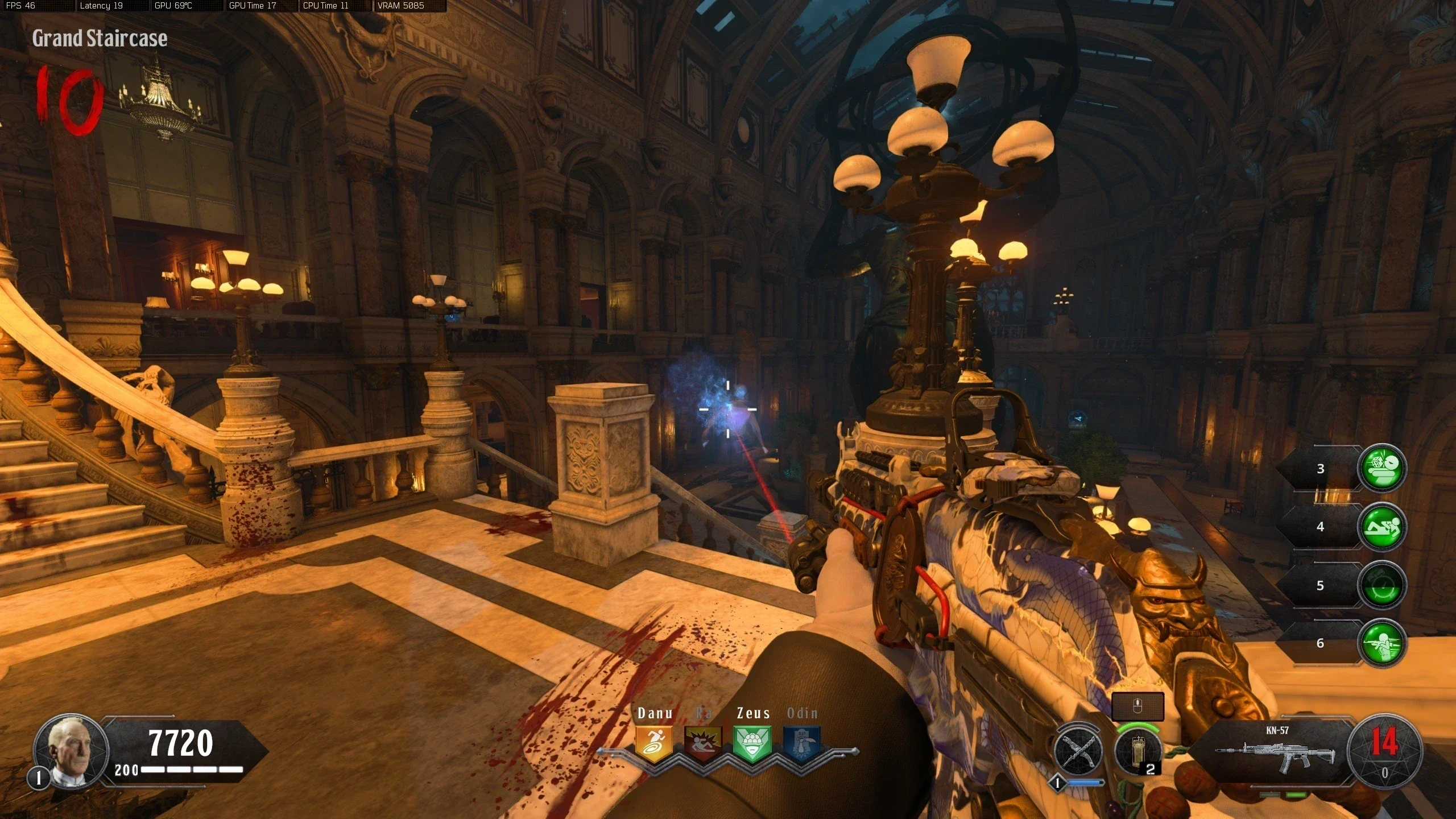Activate the crossed-blades special weapon icon
The height and width of the screenshot is (819, 1456).
pyautogui.click(x=1078, y=751)
